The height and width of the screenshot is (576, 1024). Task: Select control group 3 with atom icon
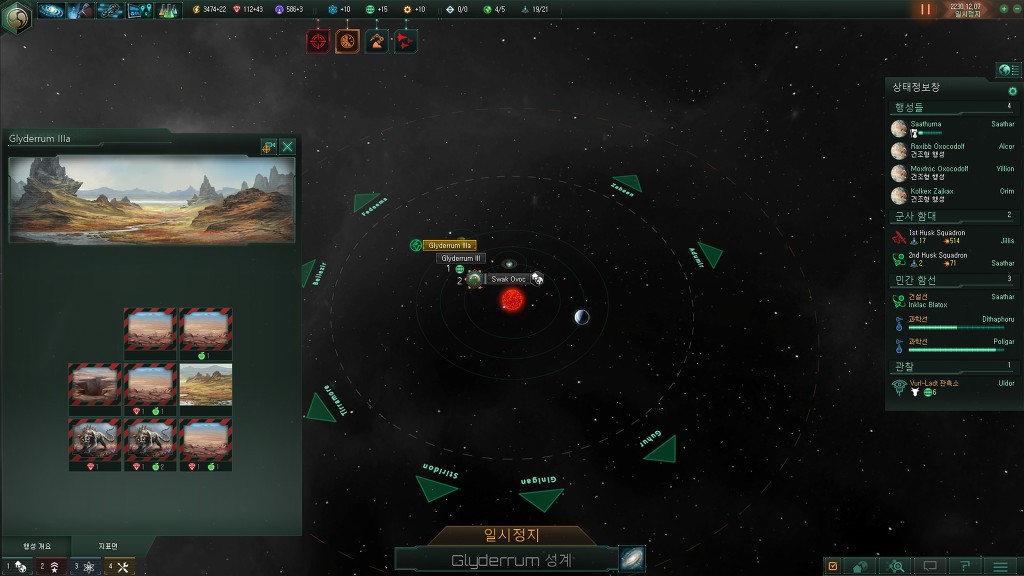[x=84, y=567]
